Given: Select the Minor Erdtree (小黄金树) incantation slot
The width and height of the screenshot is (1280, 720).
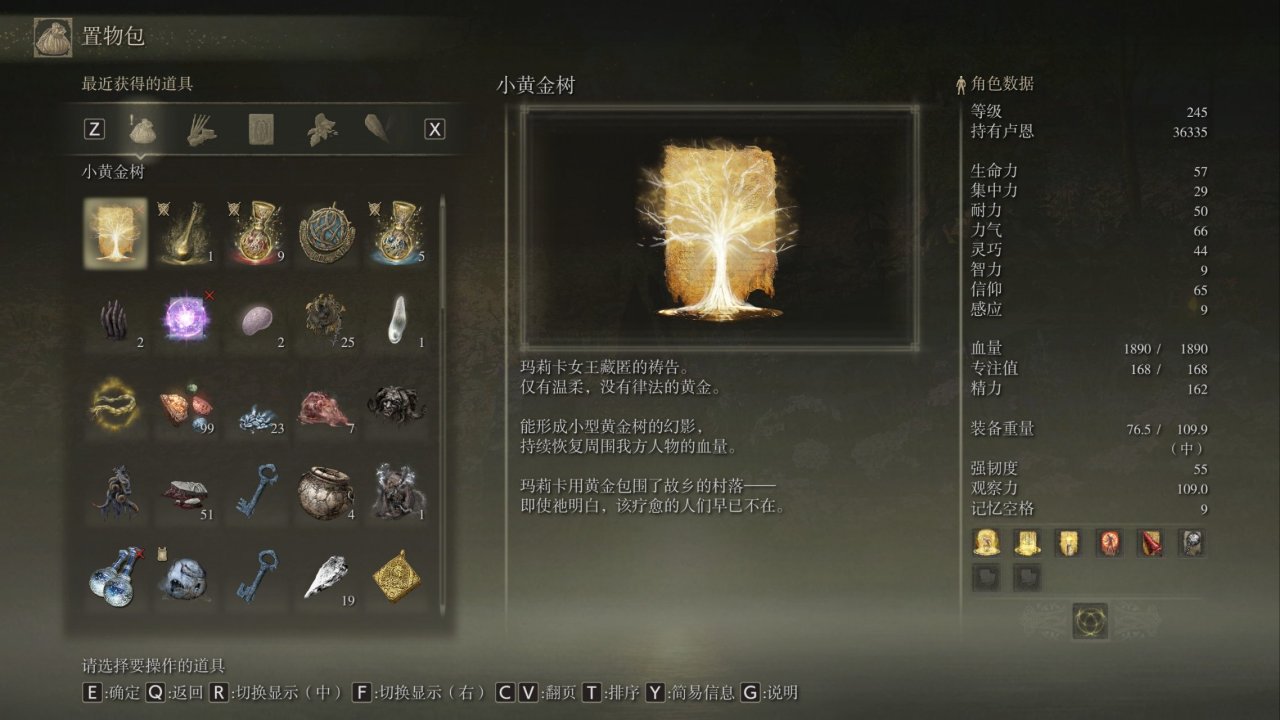Looking at the screenshot, I should pos(115,233).
